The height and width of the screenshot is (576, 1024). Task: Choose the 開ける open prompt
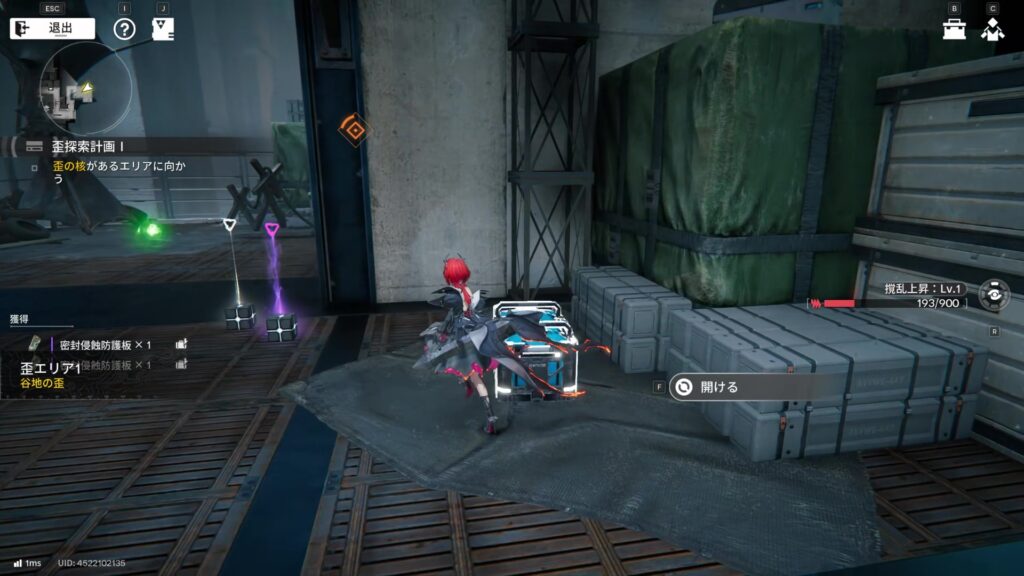pyautogui.click(x=718, y=387)
